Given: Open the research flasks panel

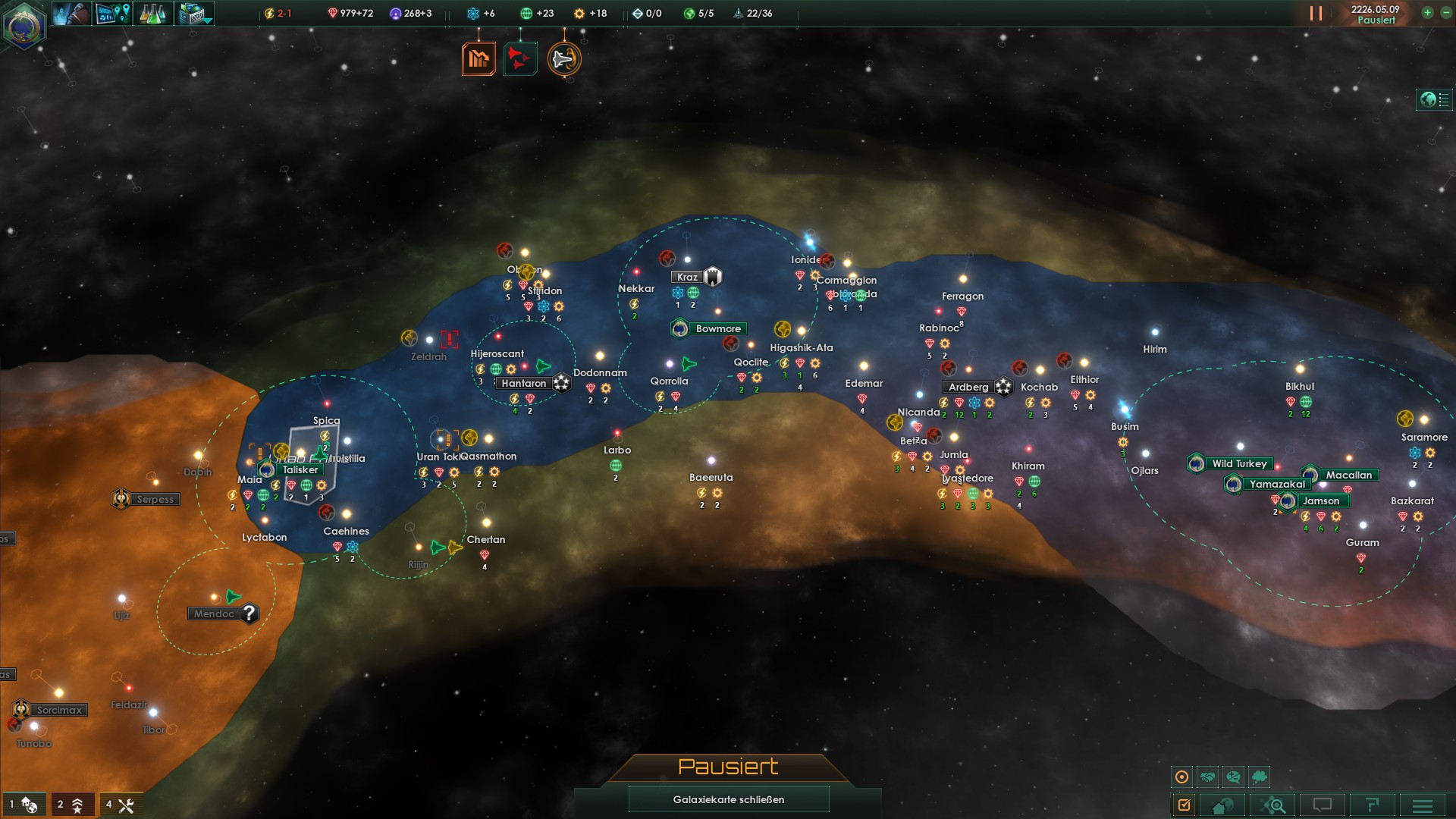Looking at the screenshot, I should click(152, 14).
